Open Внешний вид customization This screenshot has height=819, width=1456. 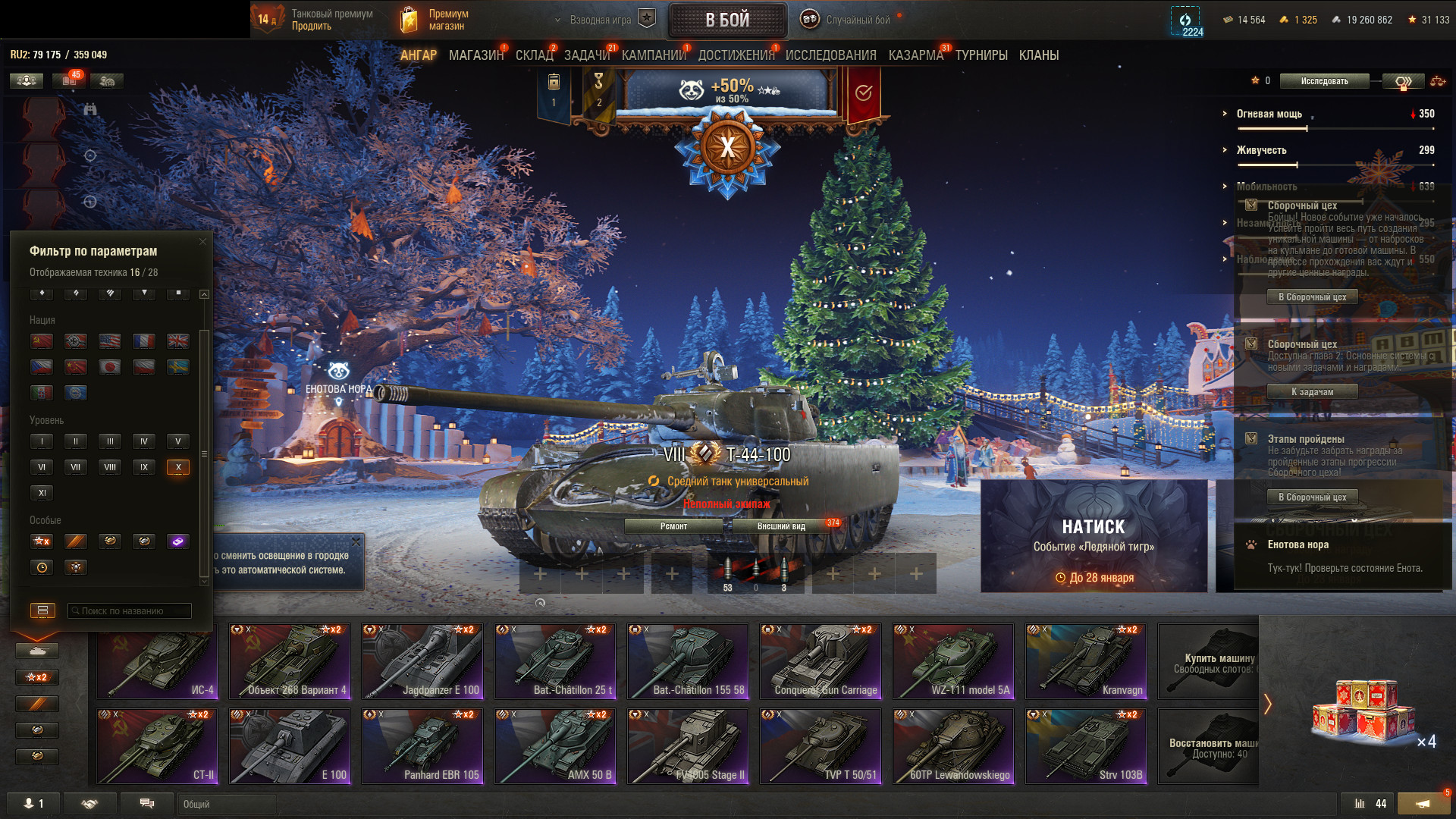pyautogui.click(x=781, y=526)
